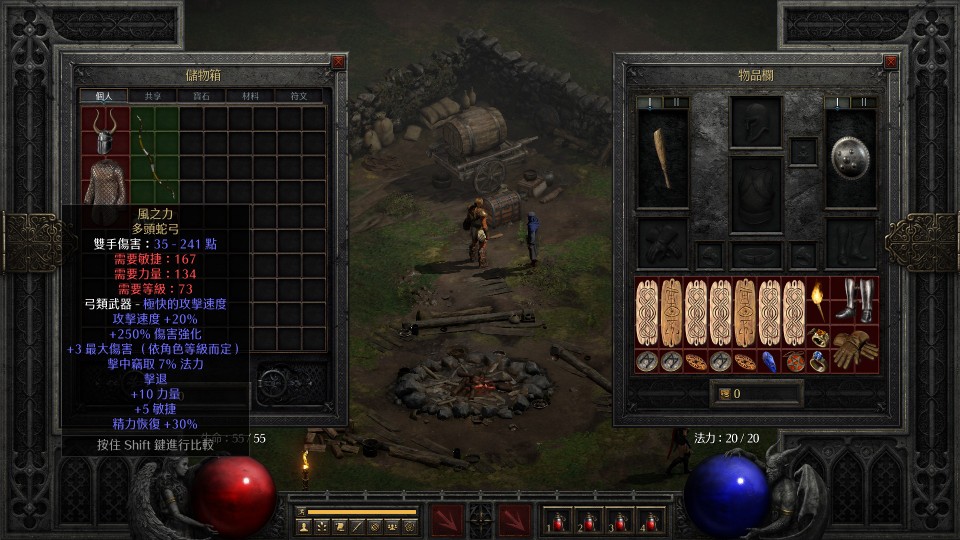Viewport: 960px width, 540px height.
Task: Pick up the leather gloves in inventory
Action: tap(854, 348)
